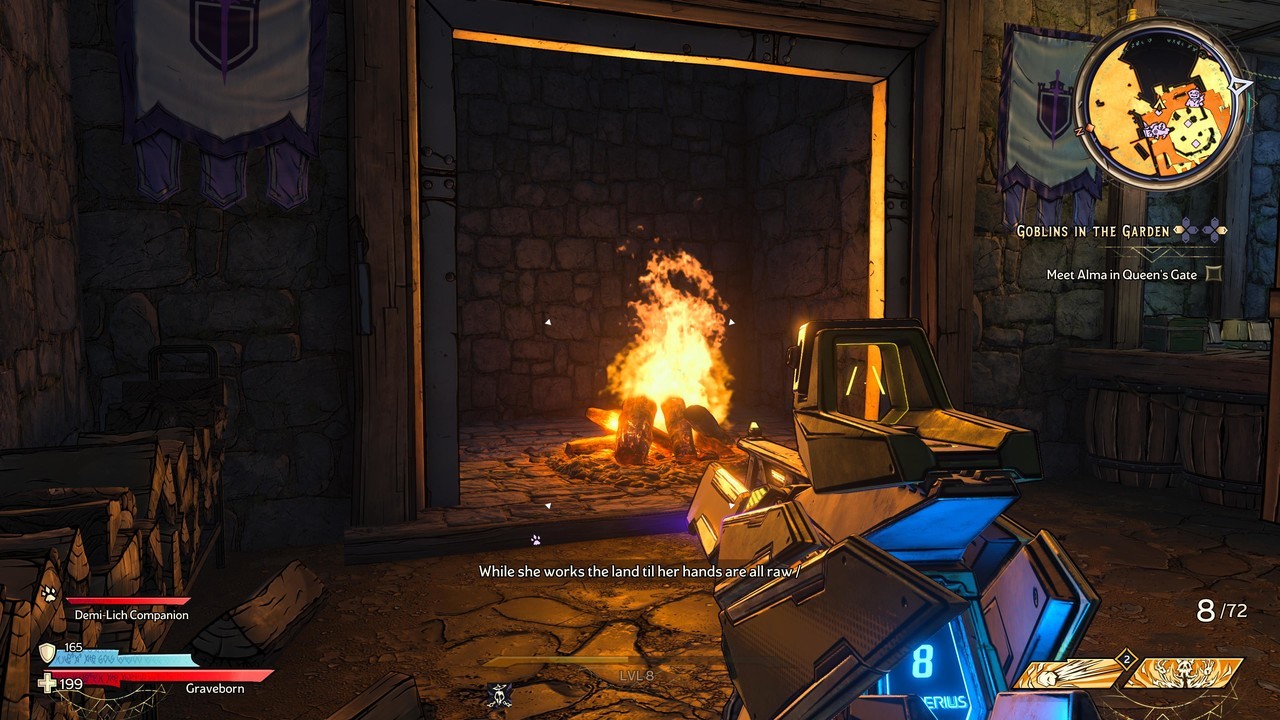1280x720 pixels.
Task: Click the health cross icon
Action: [47, 684]
